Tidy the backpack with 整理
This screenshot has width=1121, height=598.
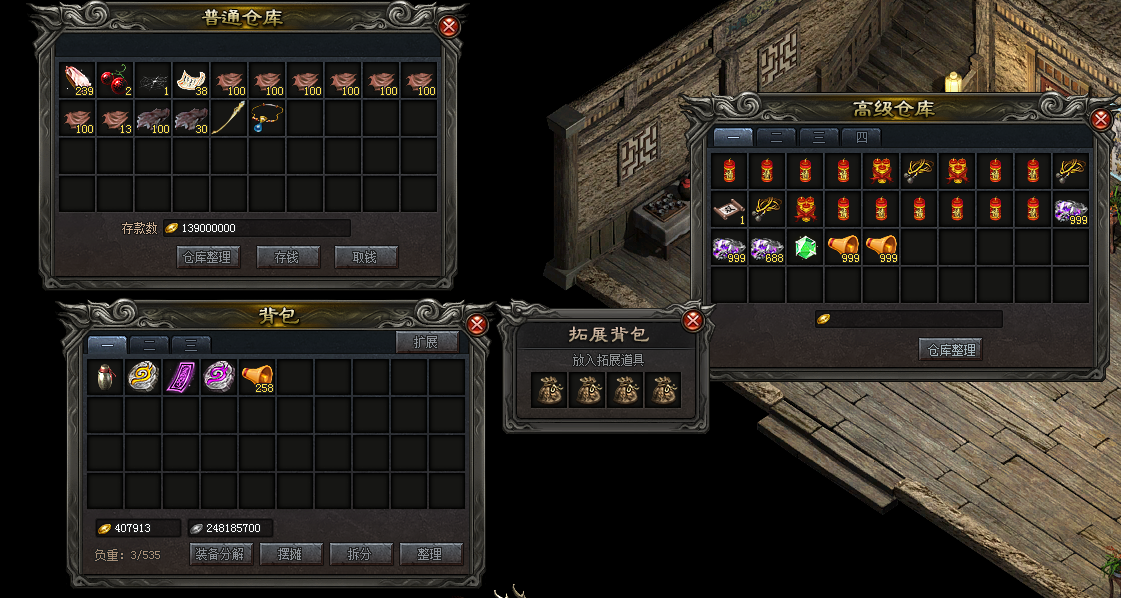pyautogui.click(x=431, y=554)
